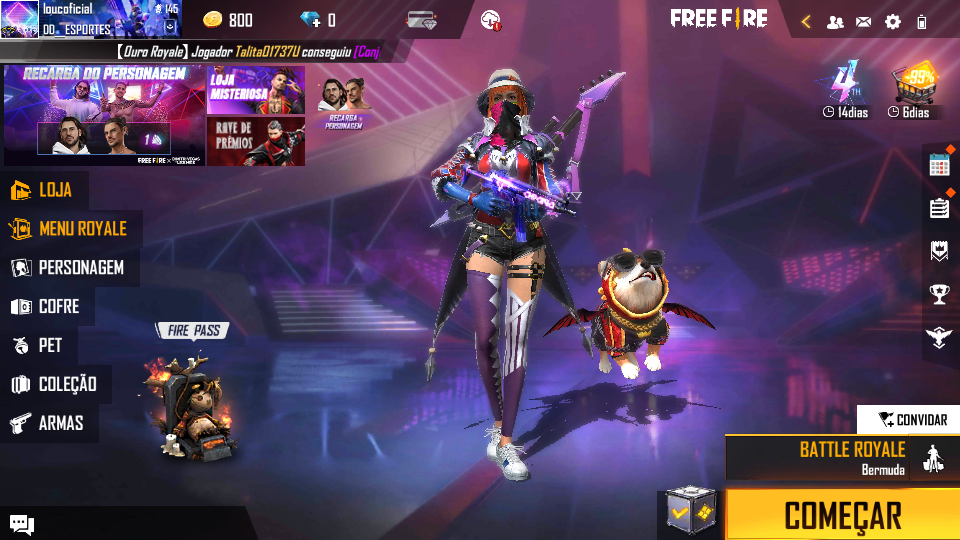Open the Loja Misteriosa banner
This screenshot has width=960, height=540.
coord(255,91)
